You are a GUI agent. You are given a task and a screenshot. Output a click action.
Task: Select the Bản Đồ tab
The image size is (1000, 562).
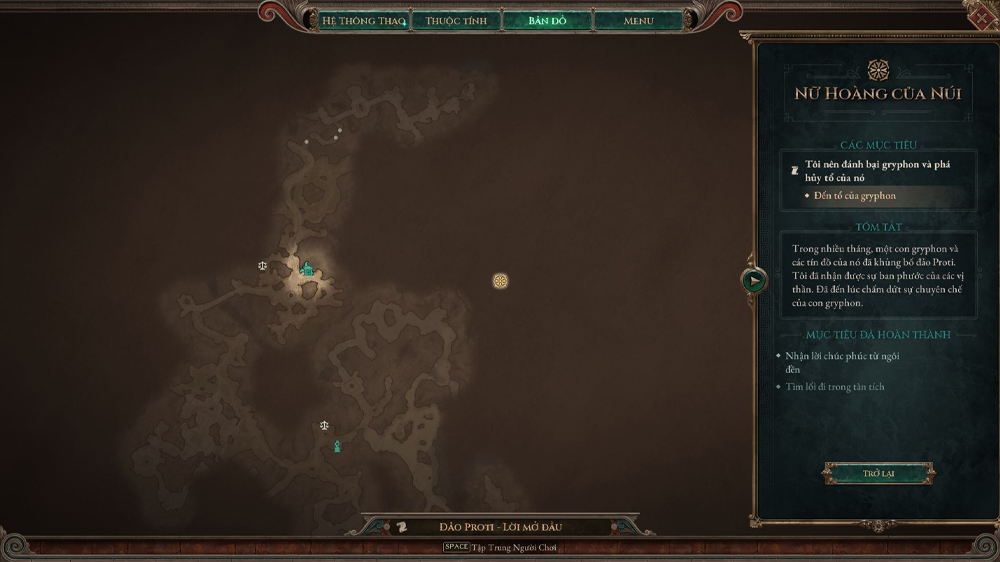click(x=547, y=20)
